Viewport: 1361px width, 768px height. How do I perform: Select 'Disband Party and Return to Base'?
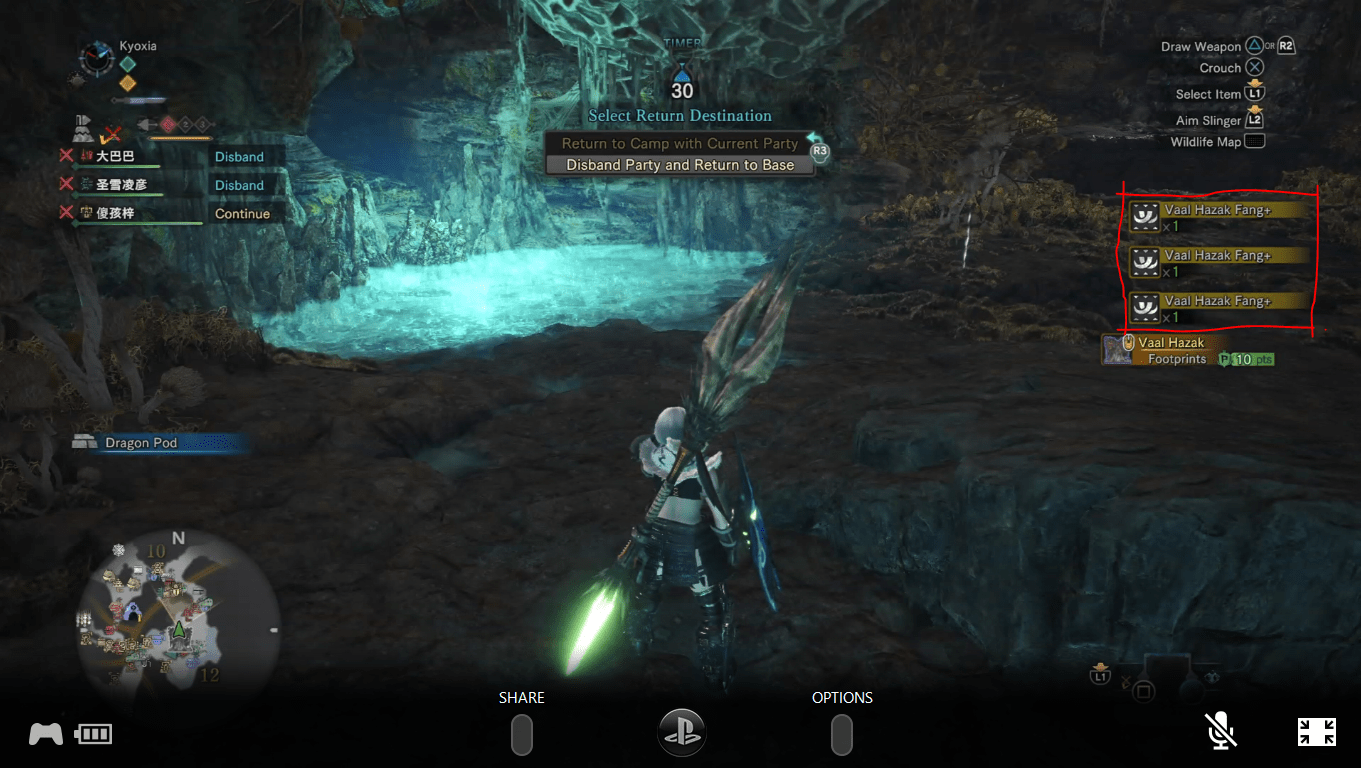click(x=681, y=163)
